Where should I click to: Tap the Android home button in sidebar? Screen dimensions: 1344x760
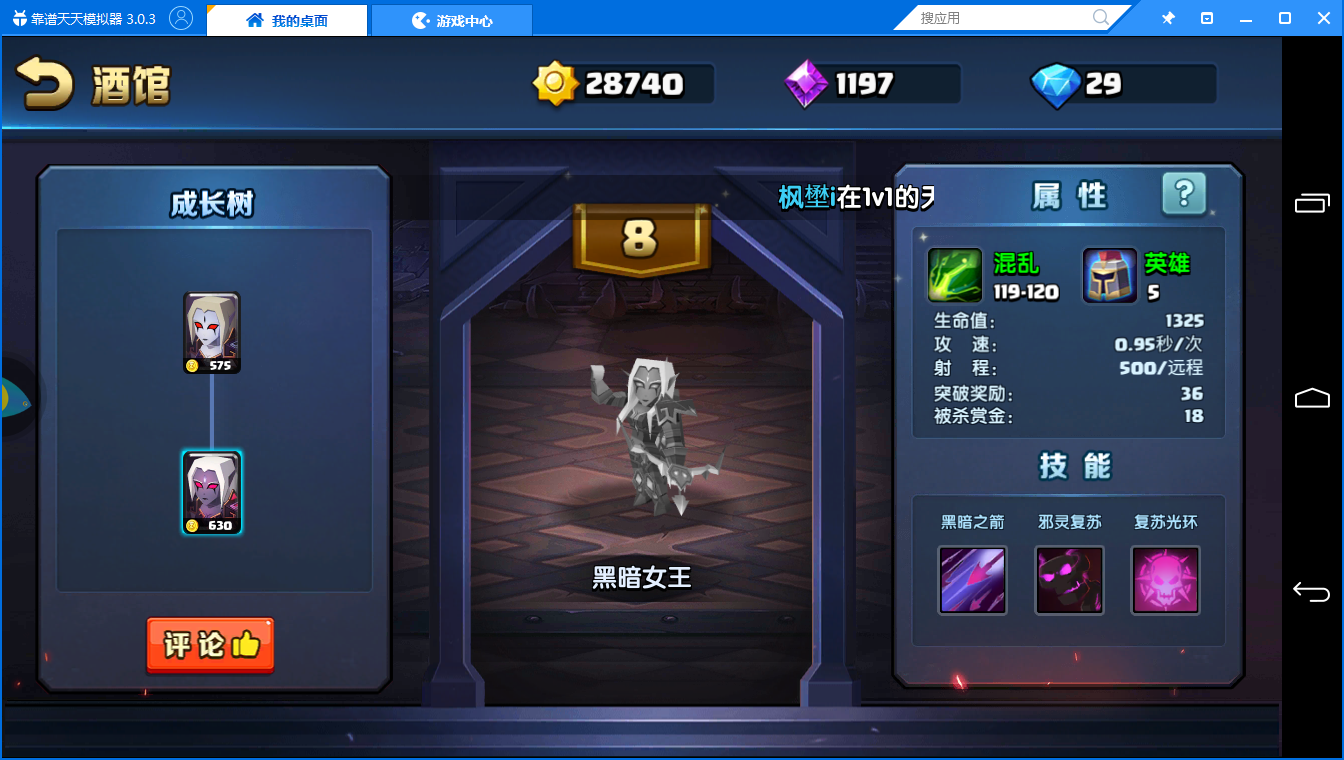[x=1312, y=399]
